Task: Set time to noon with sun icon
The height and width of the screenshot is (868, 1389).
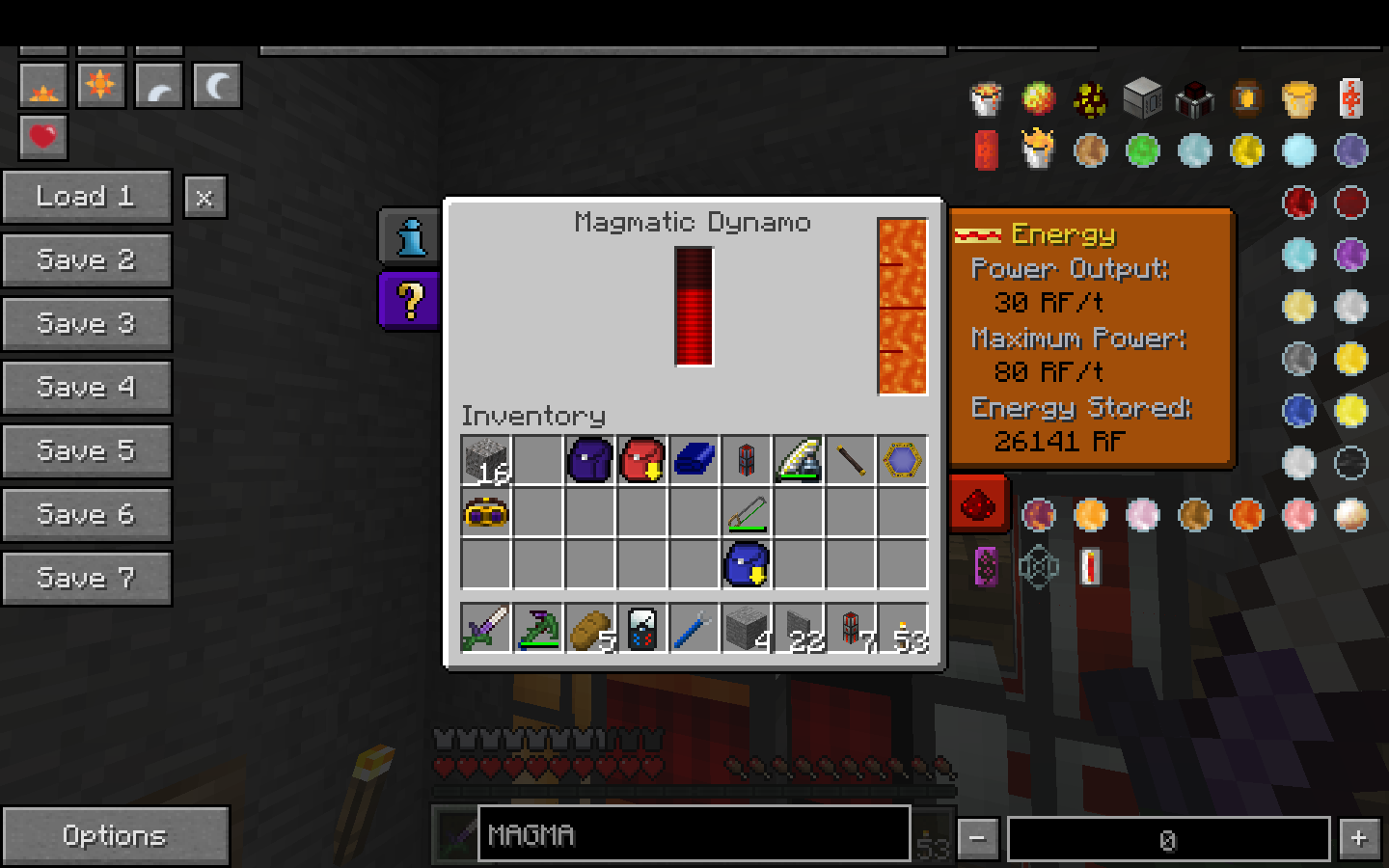Action: pos(100,86)
